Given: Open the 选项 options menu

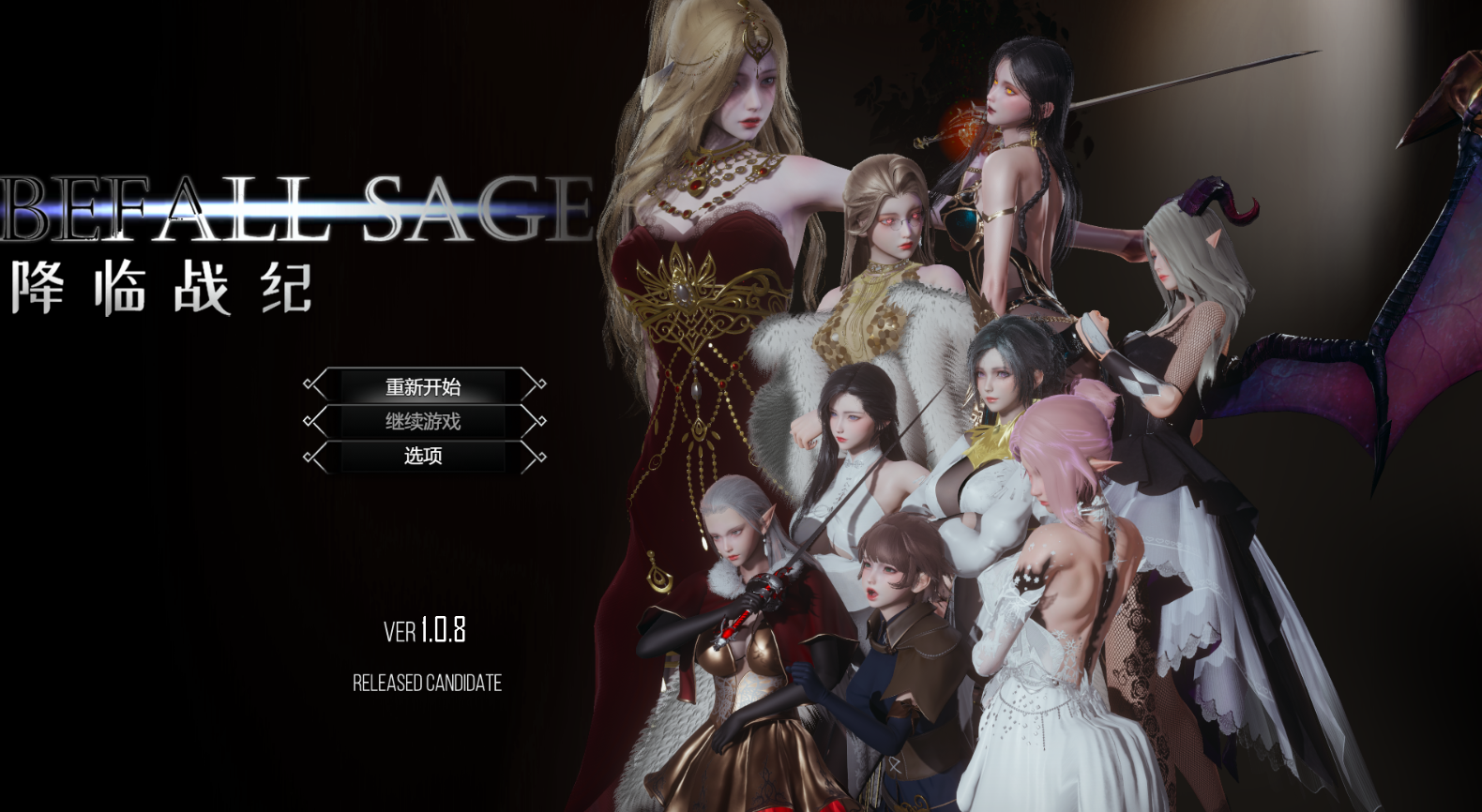Looking at the screenshot, I should (x=424, y=457).
